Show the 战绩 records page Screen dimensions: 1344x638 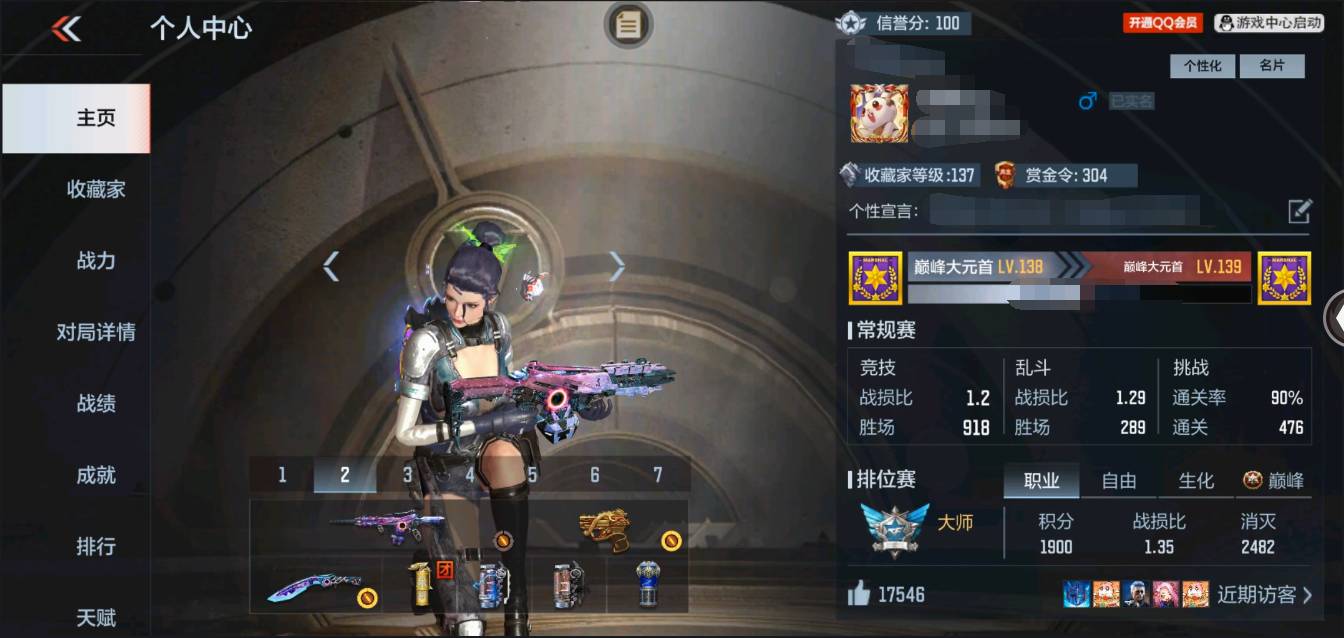96,404
